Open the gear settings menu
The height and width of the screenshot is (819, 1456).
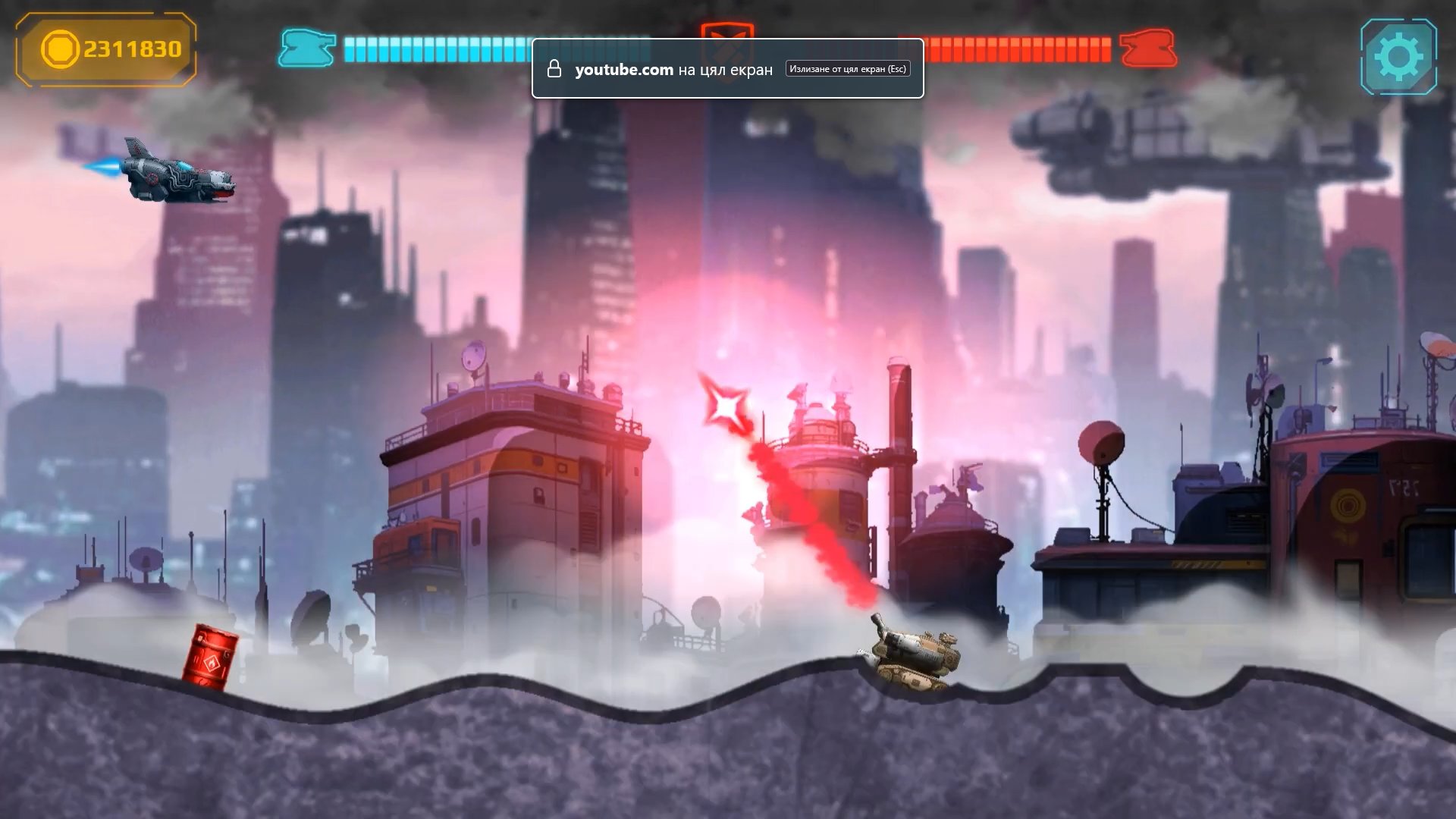click(1398, 57)
